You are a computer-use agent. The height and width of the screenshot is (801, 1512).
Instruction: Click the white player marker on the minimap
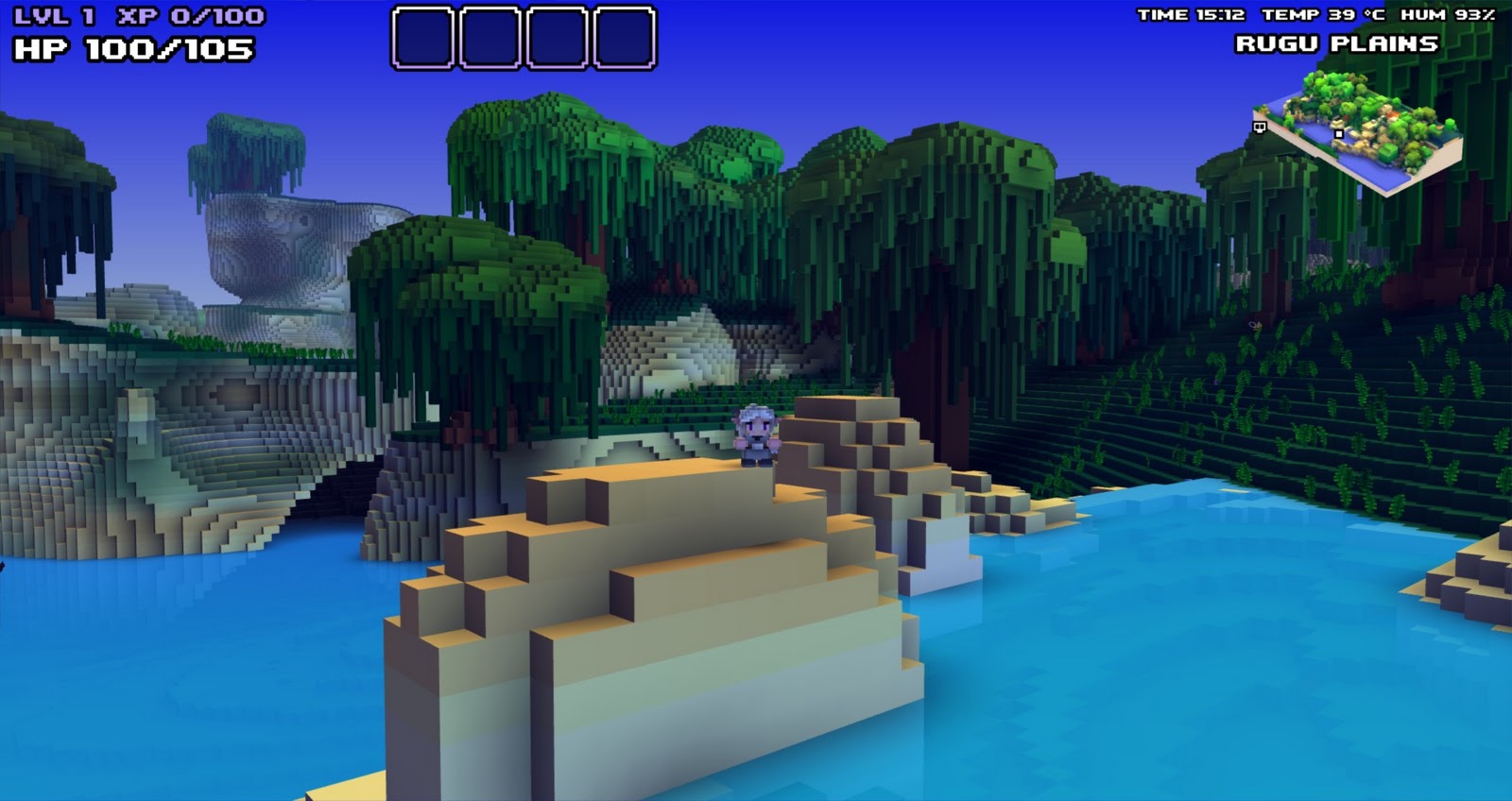point(1339,133)
